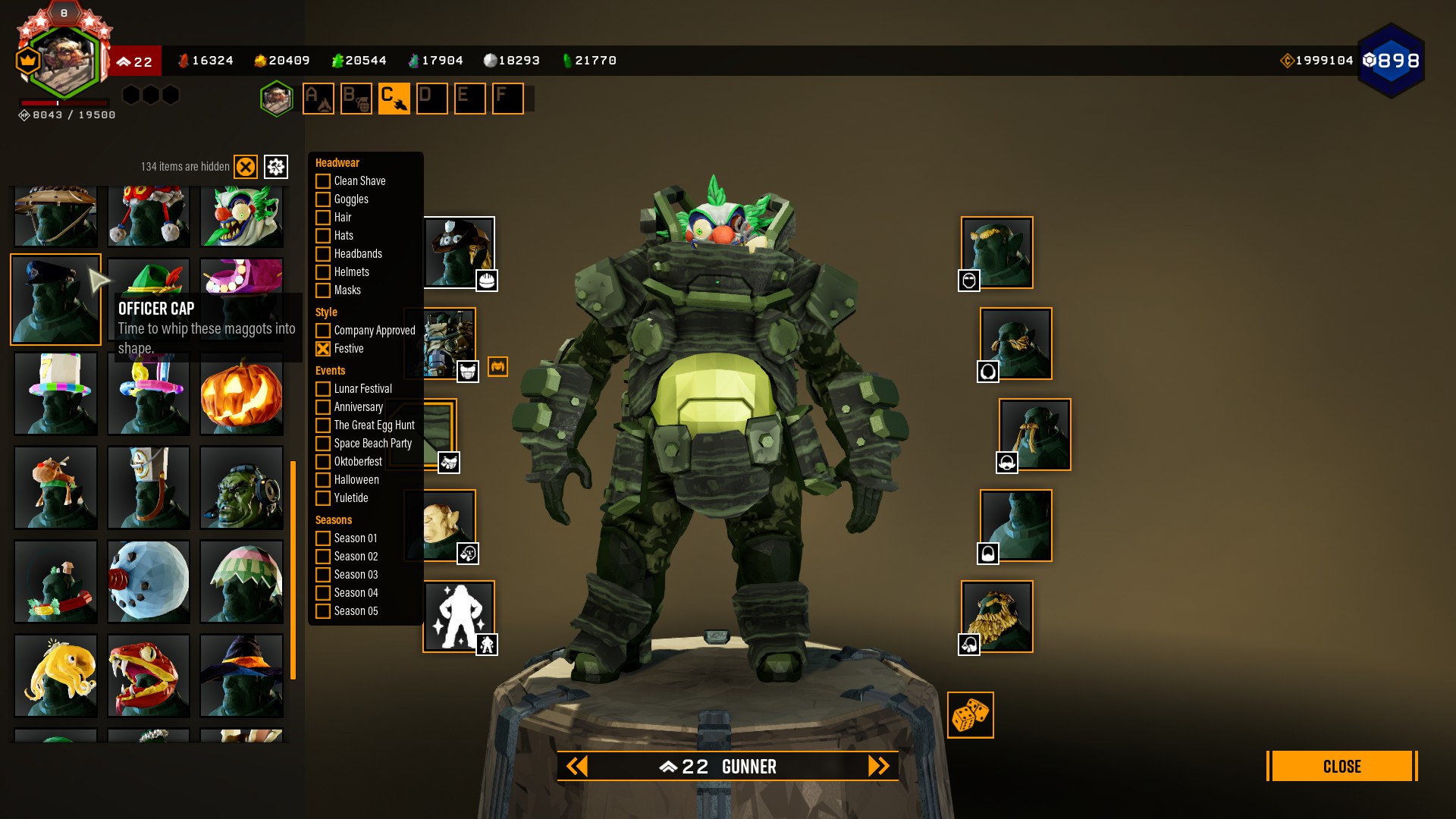
Task: Filter by Company Approved style
Action: pos(323,331)
